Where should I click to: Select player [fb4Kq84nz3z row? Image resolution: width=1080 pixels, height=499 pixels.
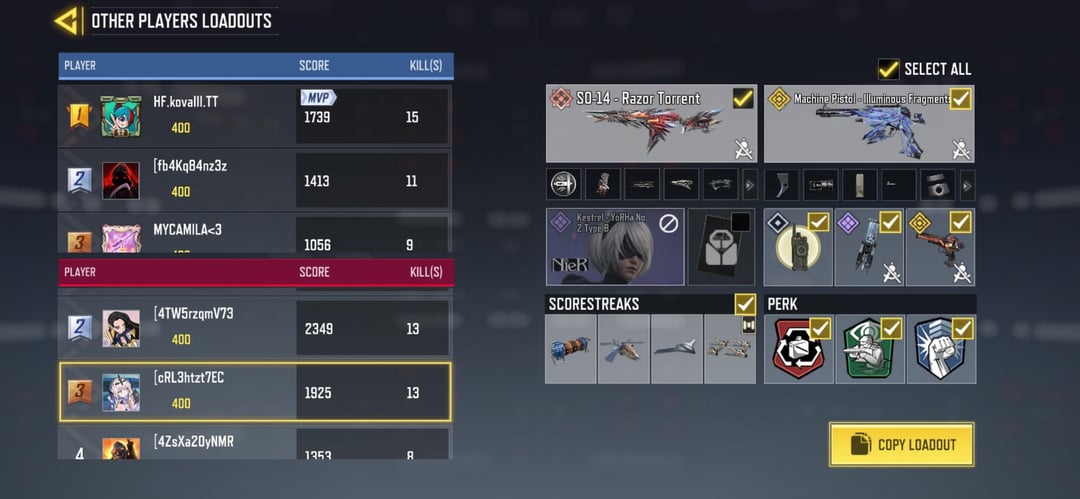(255, 180)
